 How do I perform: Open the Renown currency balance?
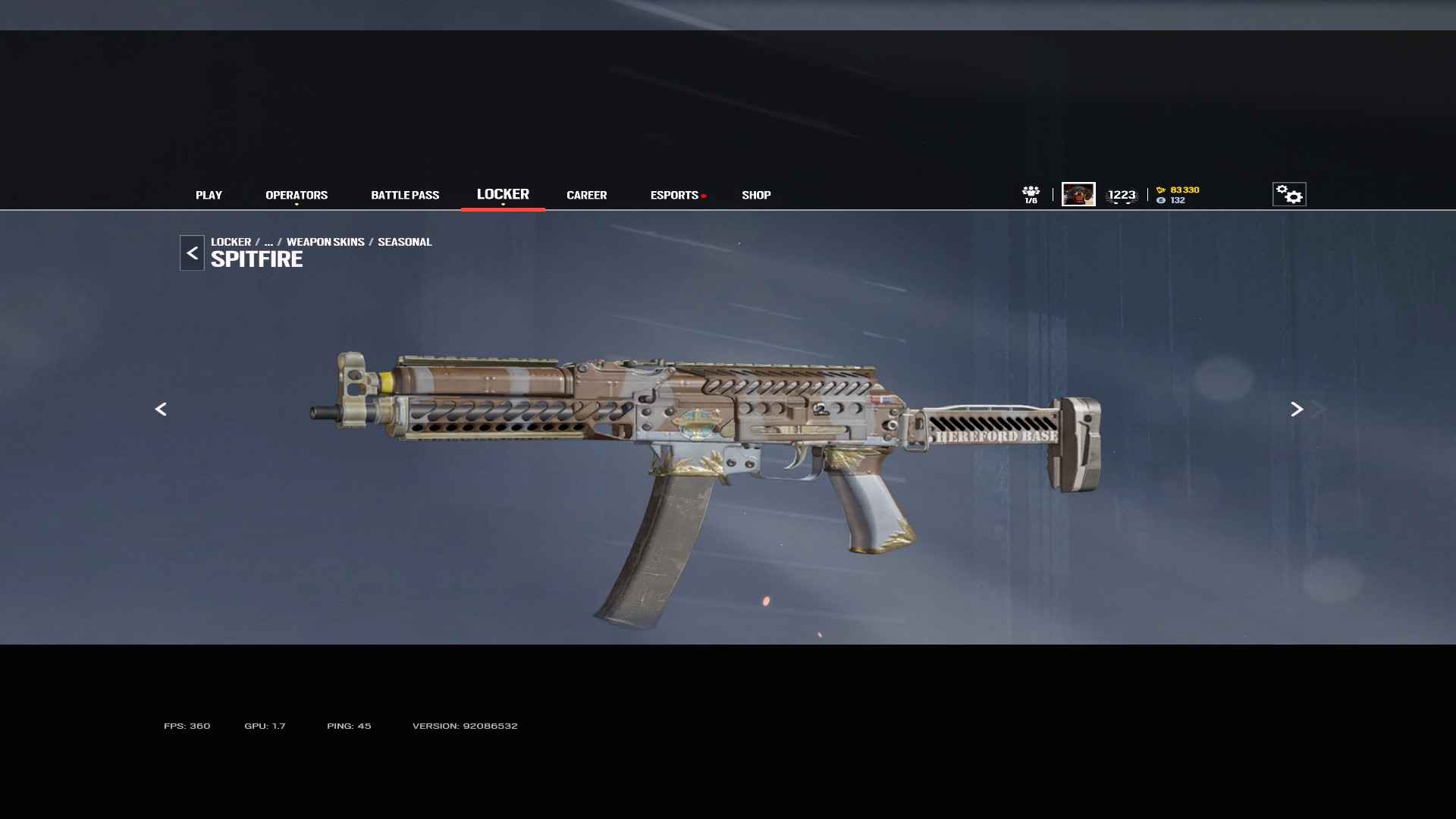[x=1179, y=190]
